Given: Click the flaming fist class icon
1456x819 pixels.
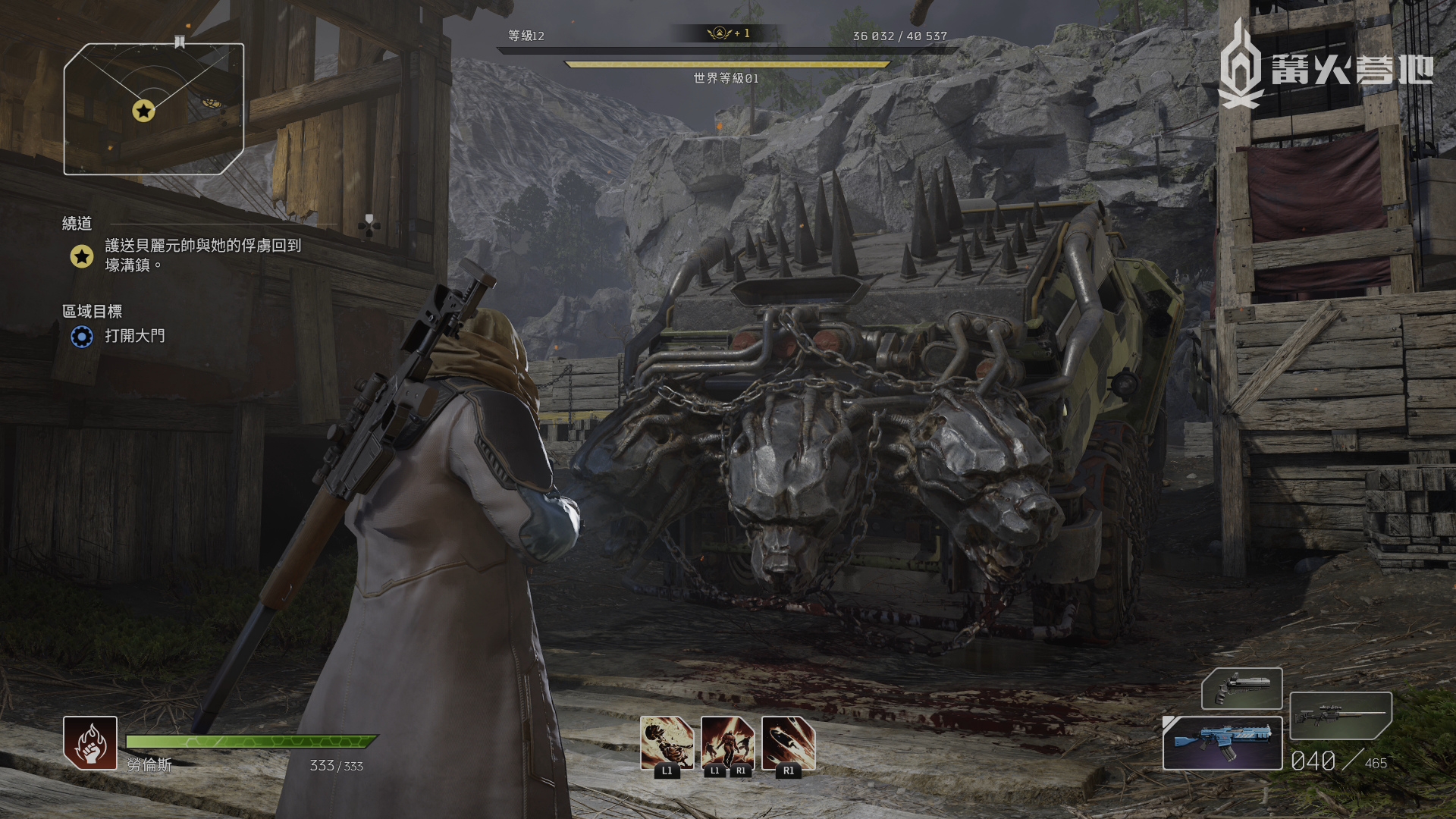Looking at the screenshot, I should click(x=90, y=743).
